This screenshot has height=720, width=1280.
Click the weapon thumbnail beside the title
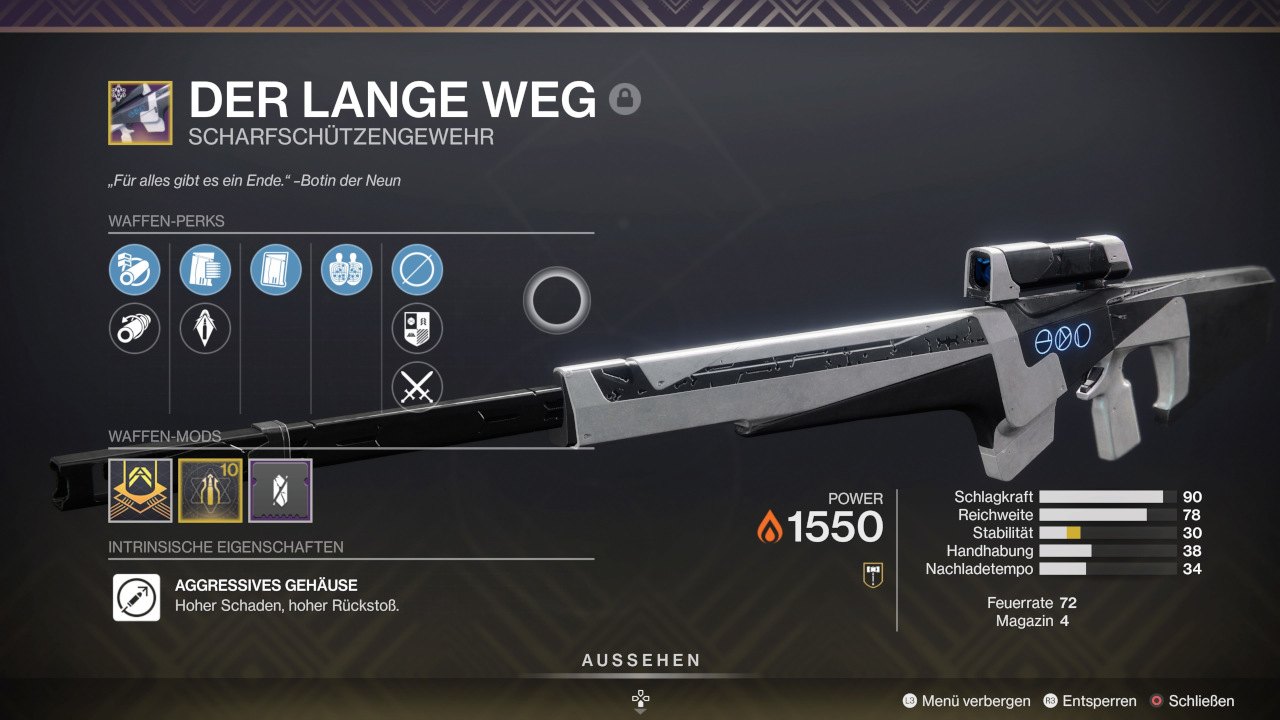(x=140, y=113)
